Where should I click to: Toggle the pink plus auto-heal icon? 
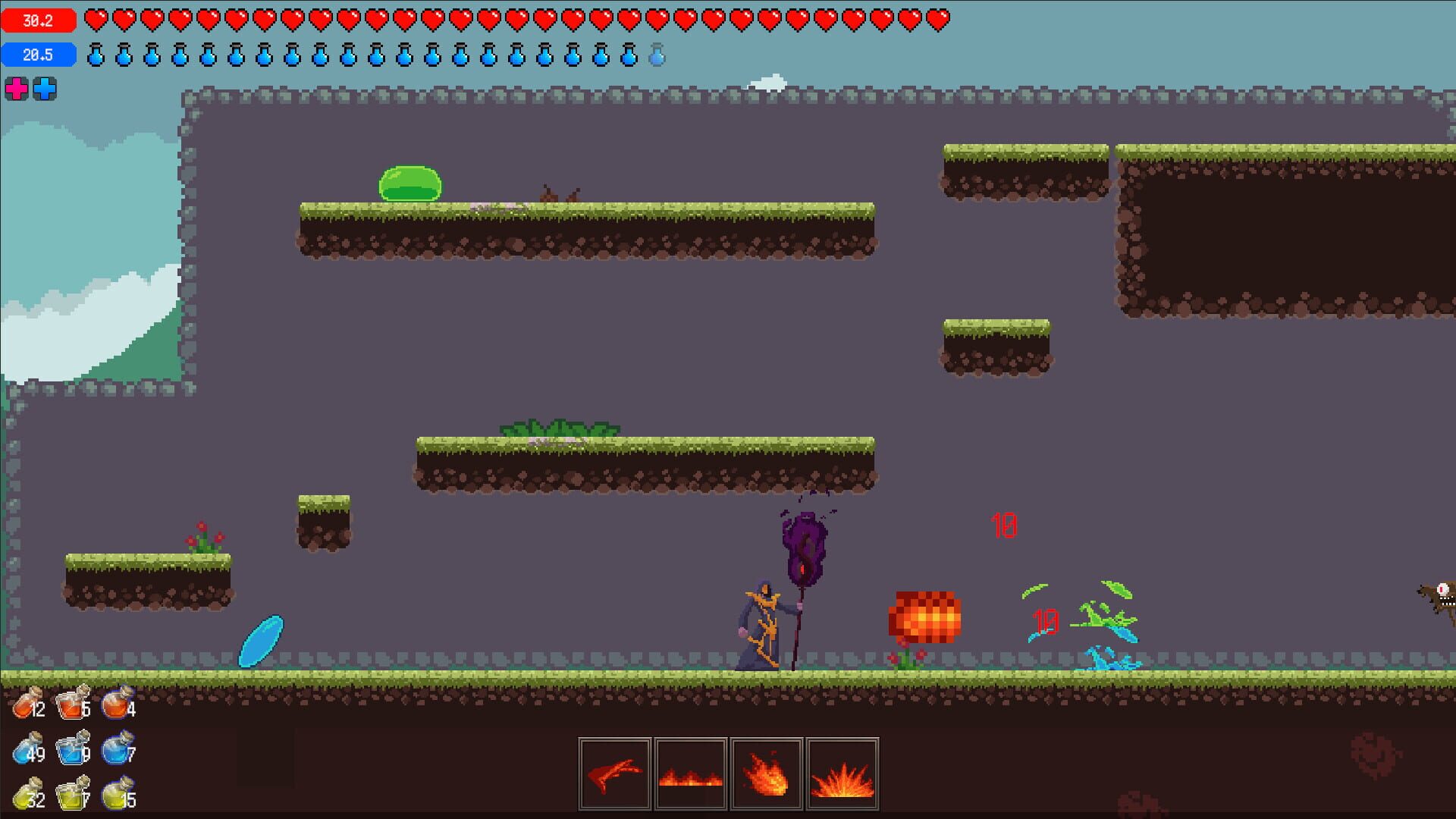point(17,89)
